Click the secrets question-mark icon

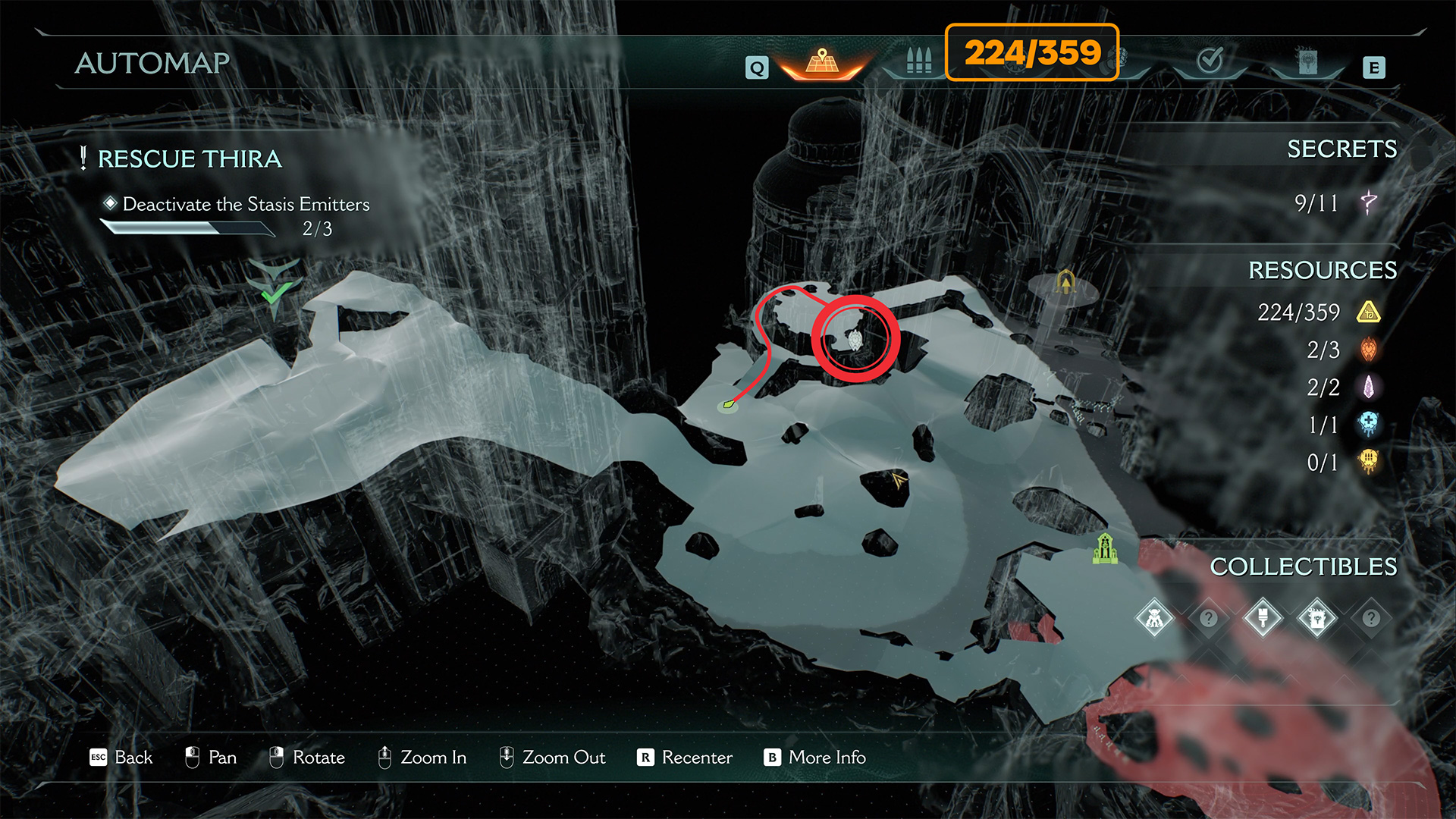click(1369, 202)
